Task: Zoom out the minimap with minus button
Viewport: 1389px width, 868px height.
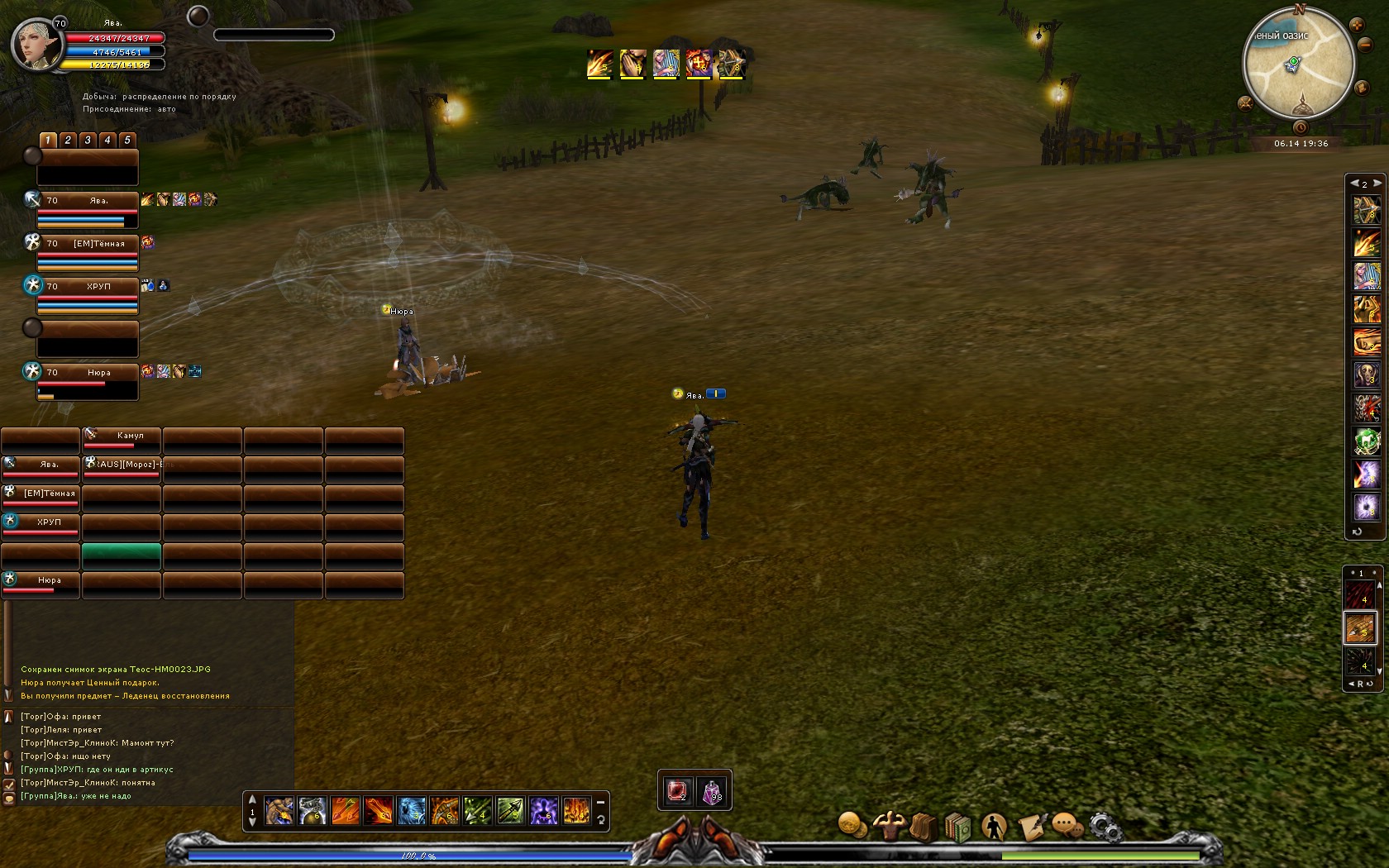Action: [1365, 44]
